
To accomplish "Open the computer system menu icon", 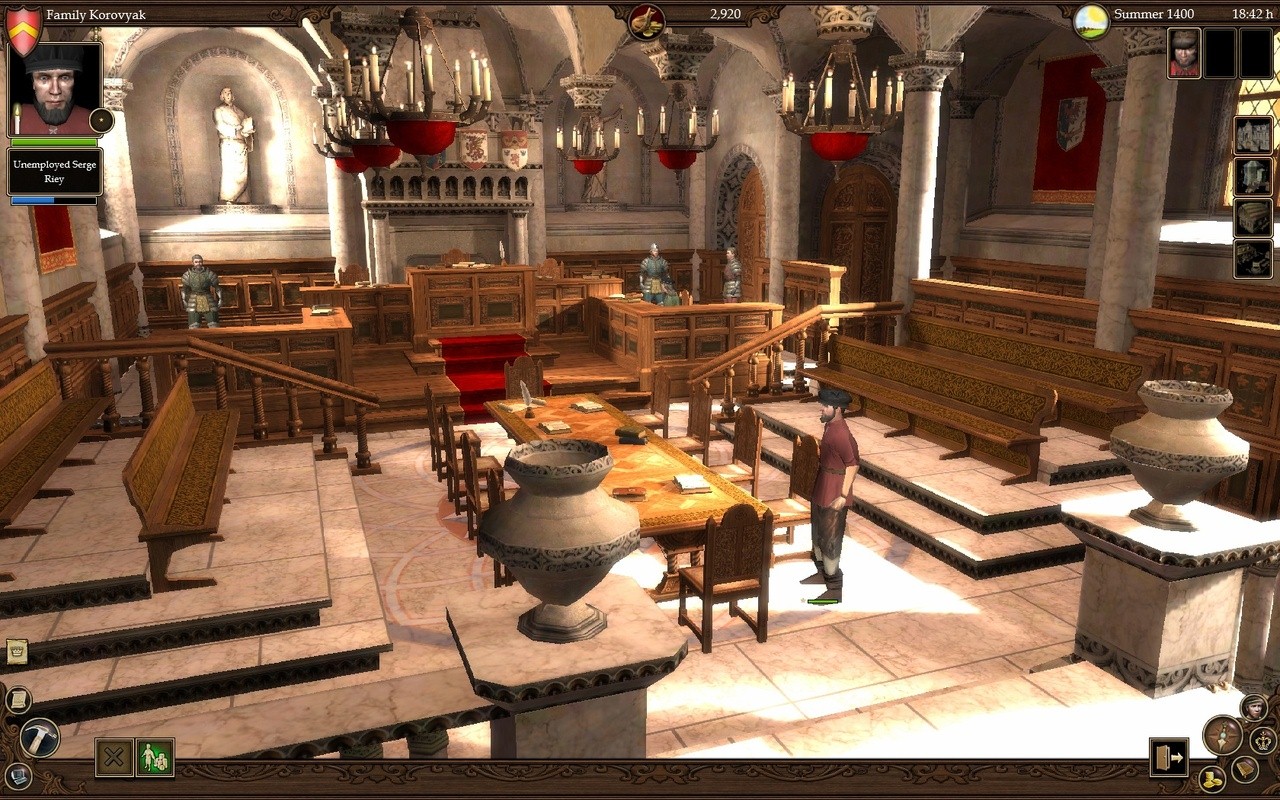I will [17, 775].
